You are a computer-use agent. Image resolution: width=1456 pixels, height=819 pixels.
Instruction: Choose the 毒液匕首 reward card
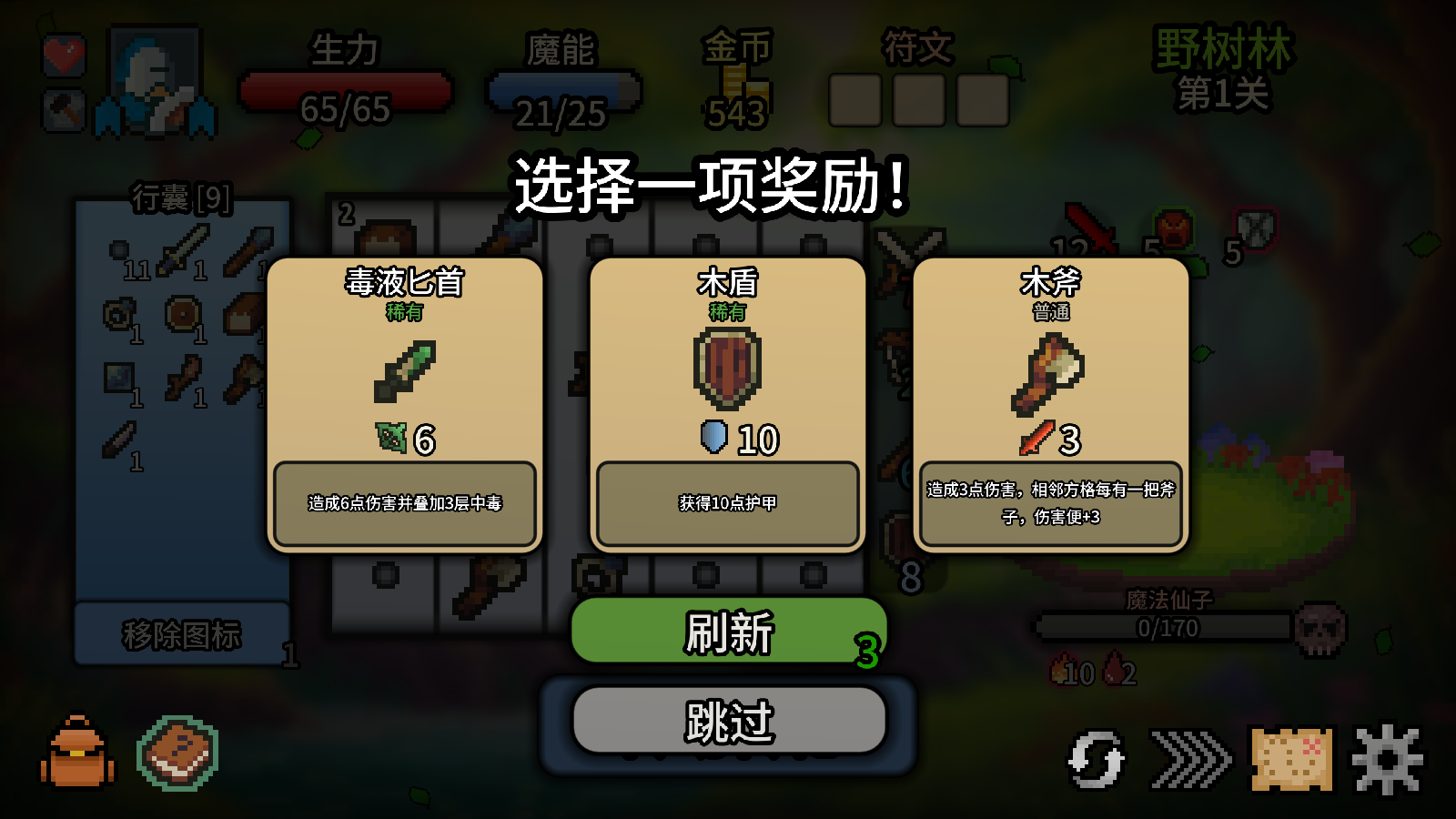(x=404, y=405)
